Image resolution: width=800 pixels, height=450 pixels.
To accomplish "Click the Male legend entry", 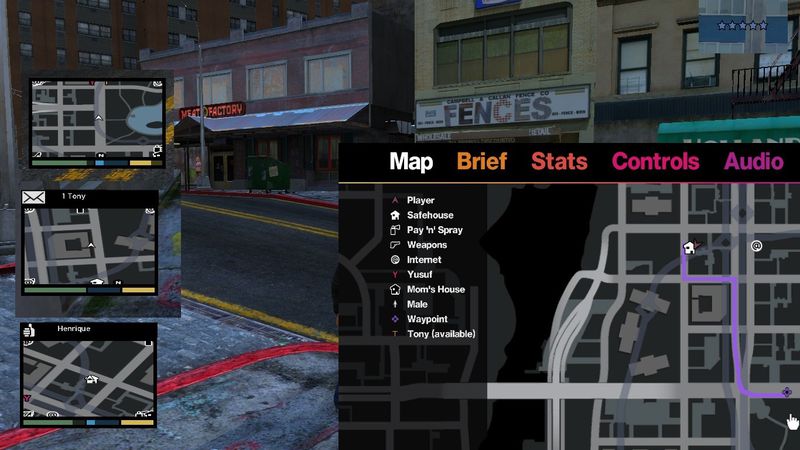I will pos(418,304).
